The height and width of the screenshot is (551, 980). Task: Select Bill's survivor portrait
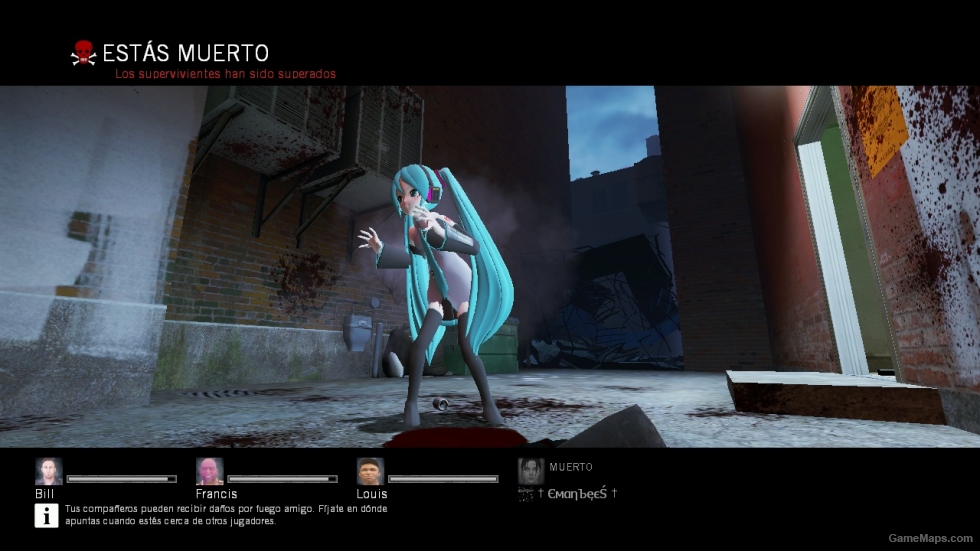[48, 471]
